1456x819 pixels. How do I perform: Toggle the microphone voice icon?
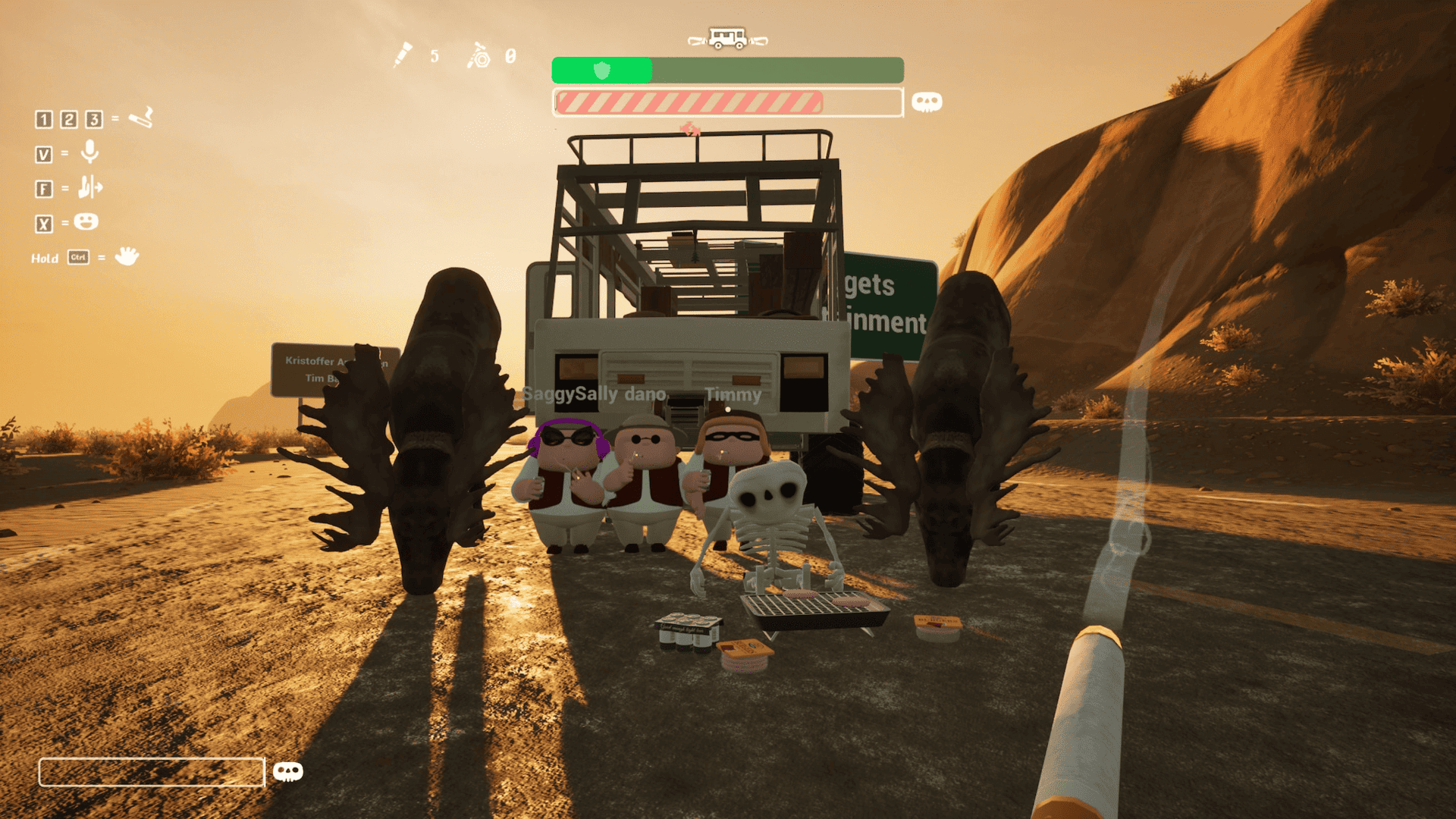(x=89, y=152)
